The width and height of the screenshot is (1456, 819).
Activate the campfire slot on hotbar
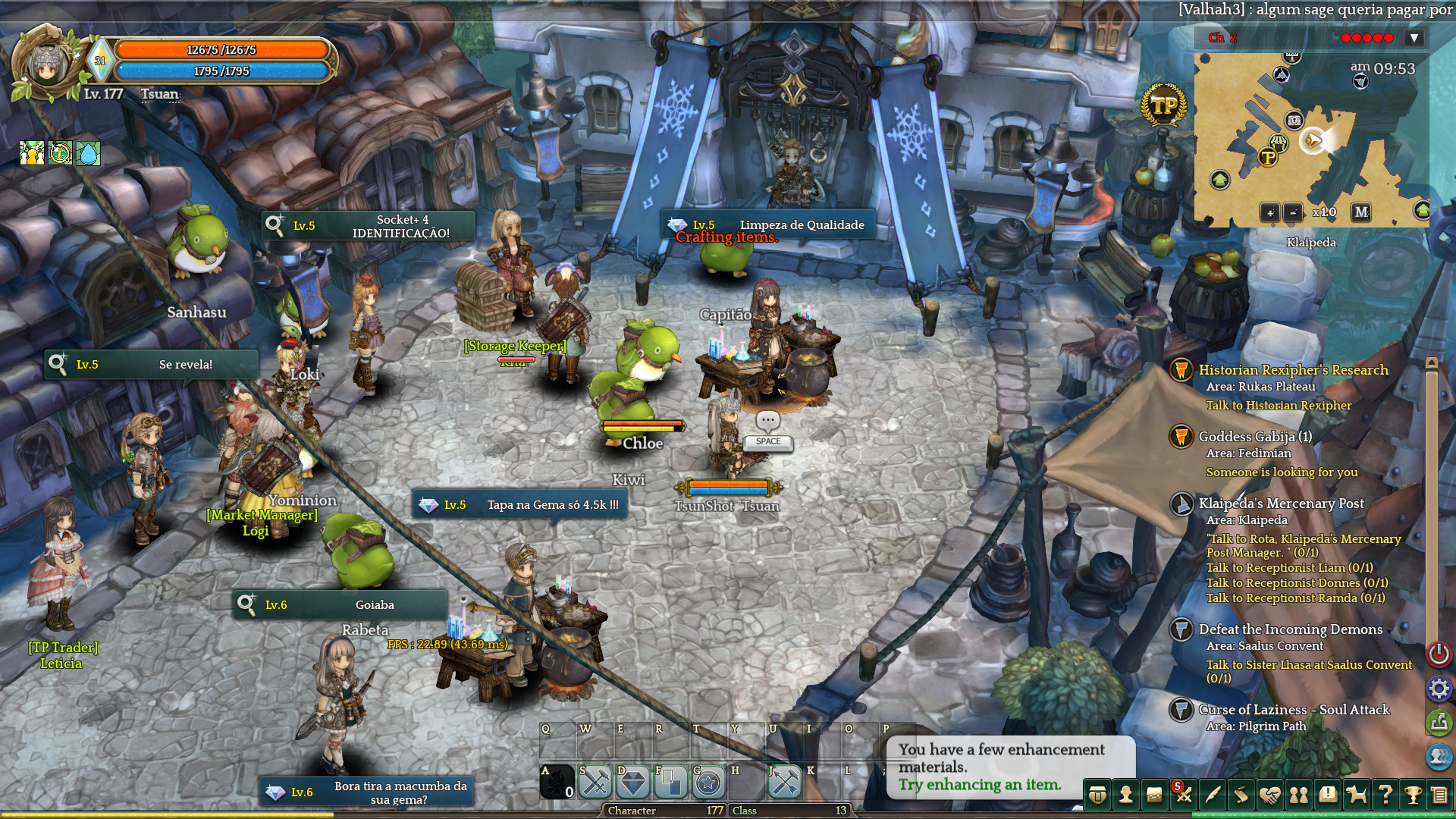click(557, 783)
